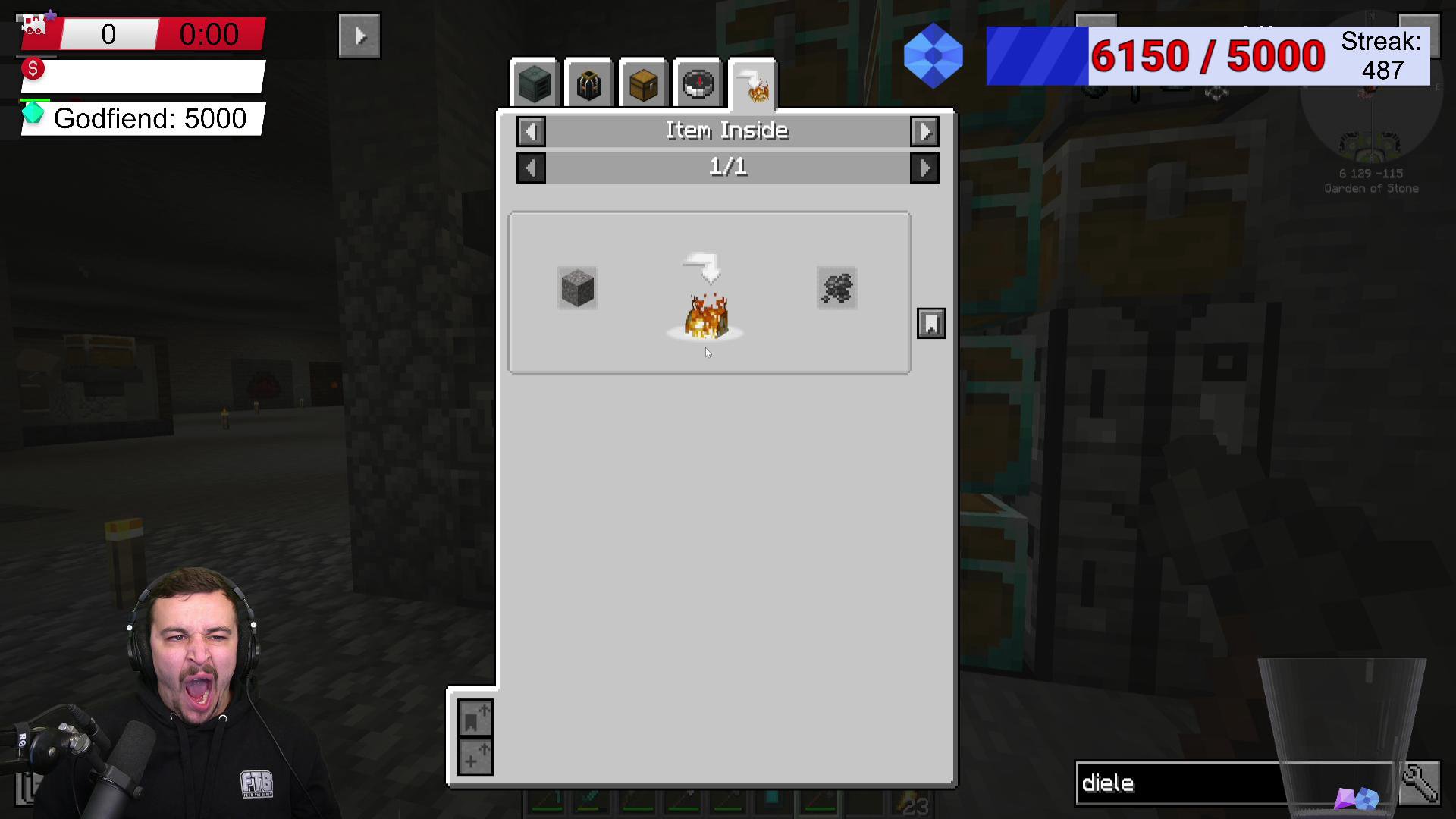Open the wrench config button

1419,783
